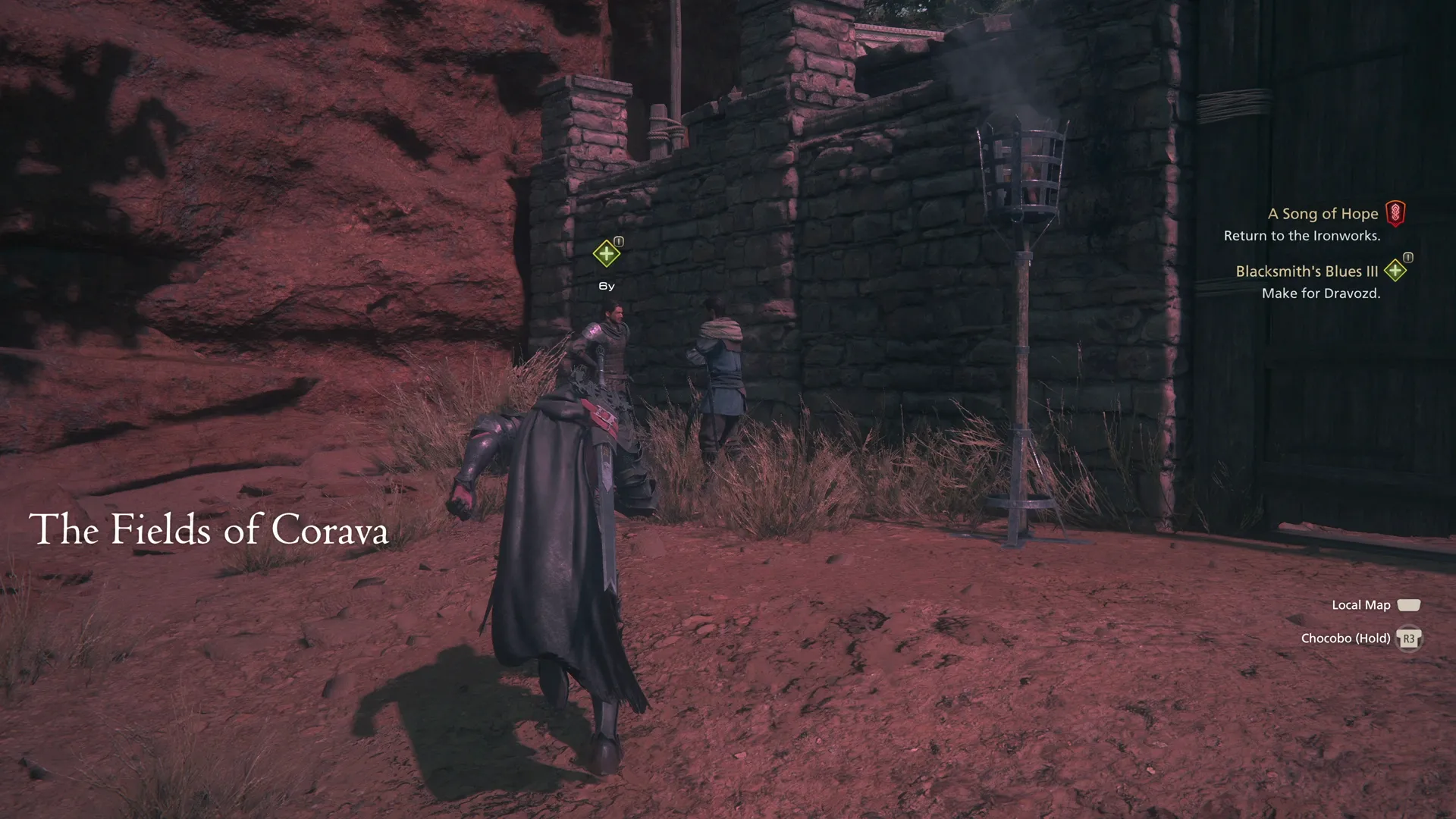Viewport: 1456px width, 819px height.
Task: Click the small controller prompt above the green quest diamond
Action: (617, 240)
